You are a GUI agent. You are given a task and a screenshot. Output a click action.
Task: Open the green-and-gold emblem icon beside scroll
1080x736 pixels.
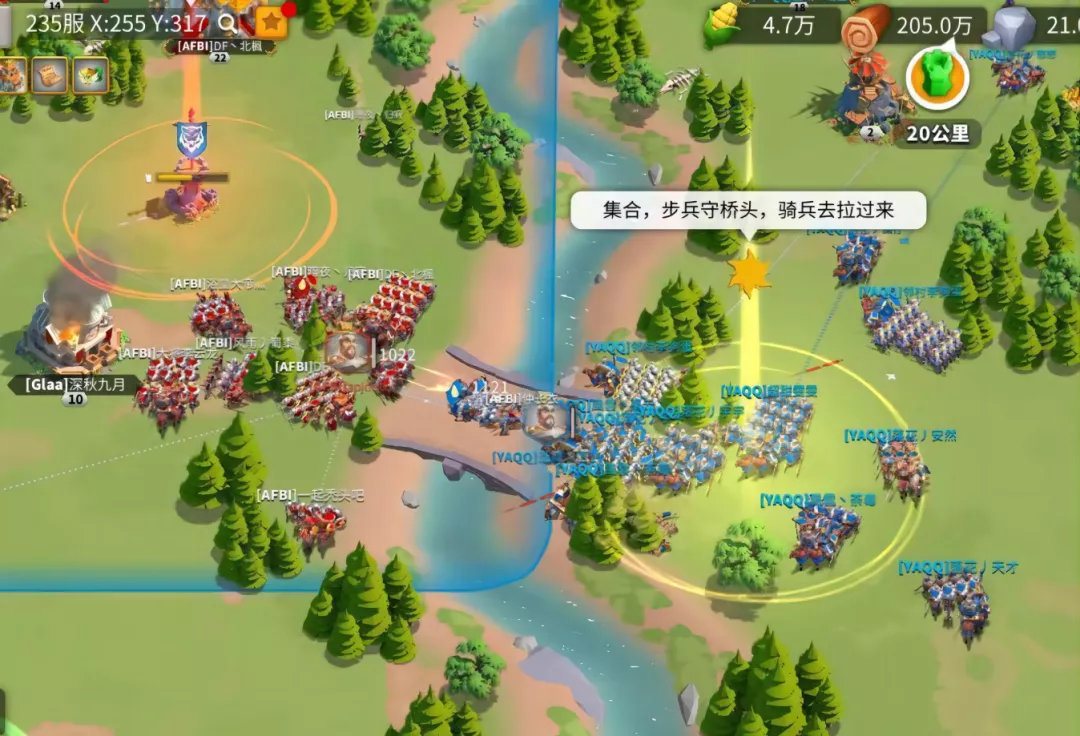tap(90, 74)
